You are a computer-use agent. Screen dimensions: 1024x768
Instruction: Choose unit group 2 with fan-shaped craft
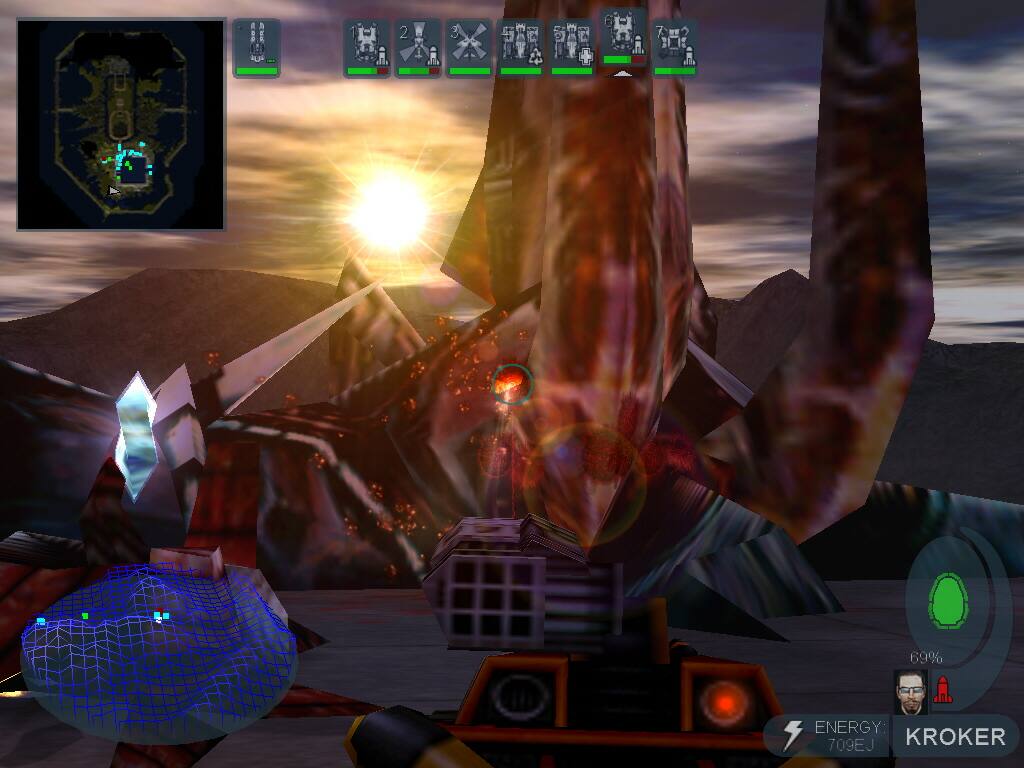pyautogui.click(x=419, y=48)
